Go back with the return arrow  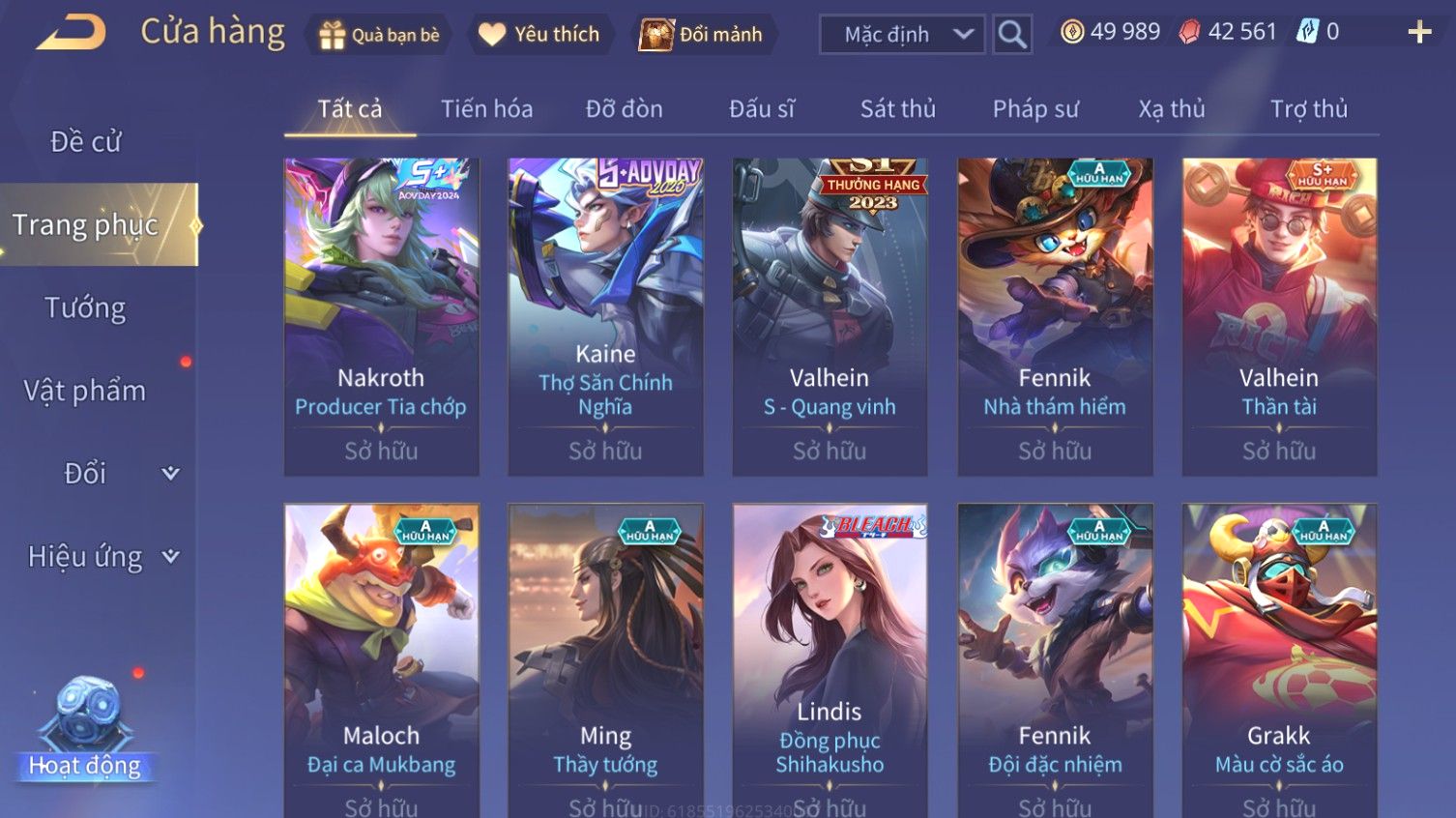72,33
